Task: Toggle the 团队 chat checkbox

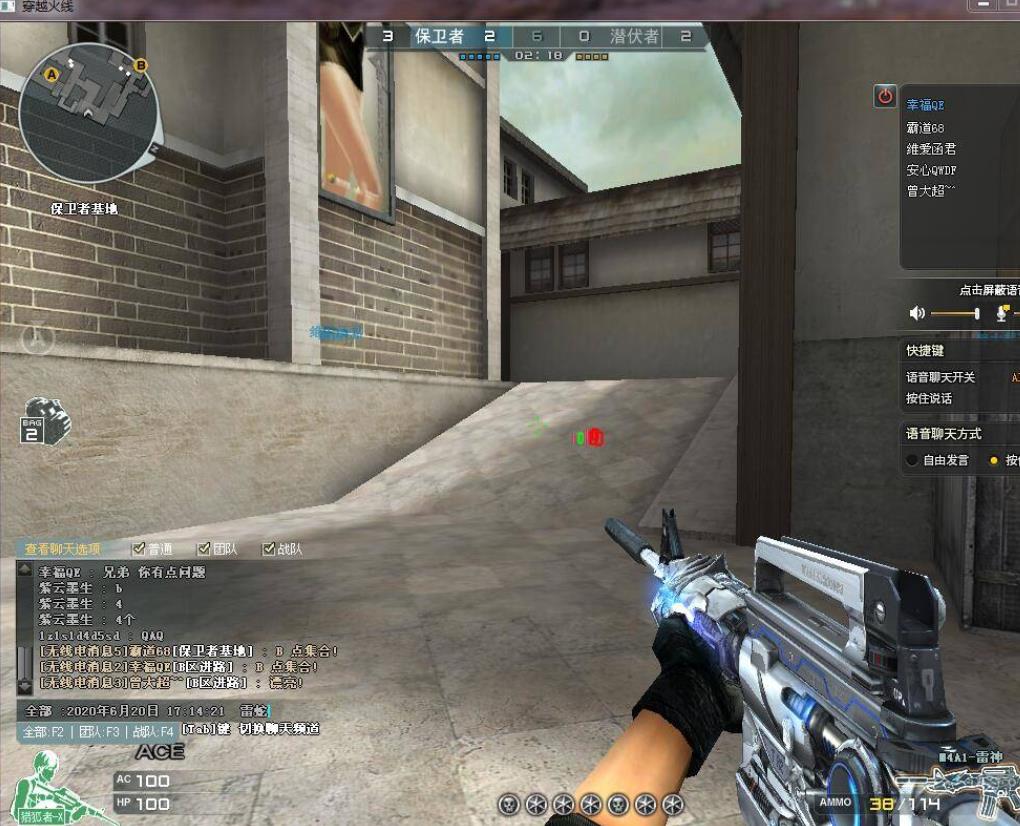Action: tap(204, 549)
